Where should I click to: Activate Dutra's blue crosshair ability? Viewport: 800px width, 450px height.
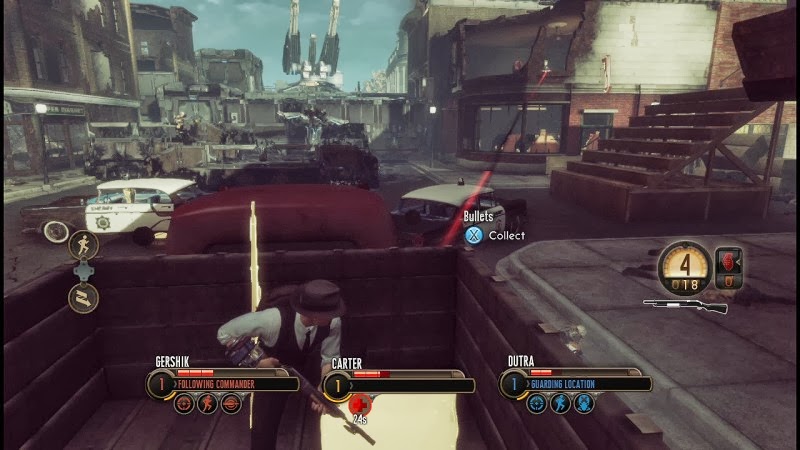click(x=535, y=402)
